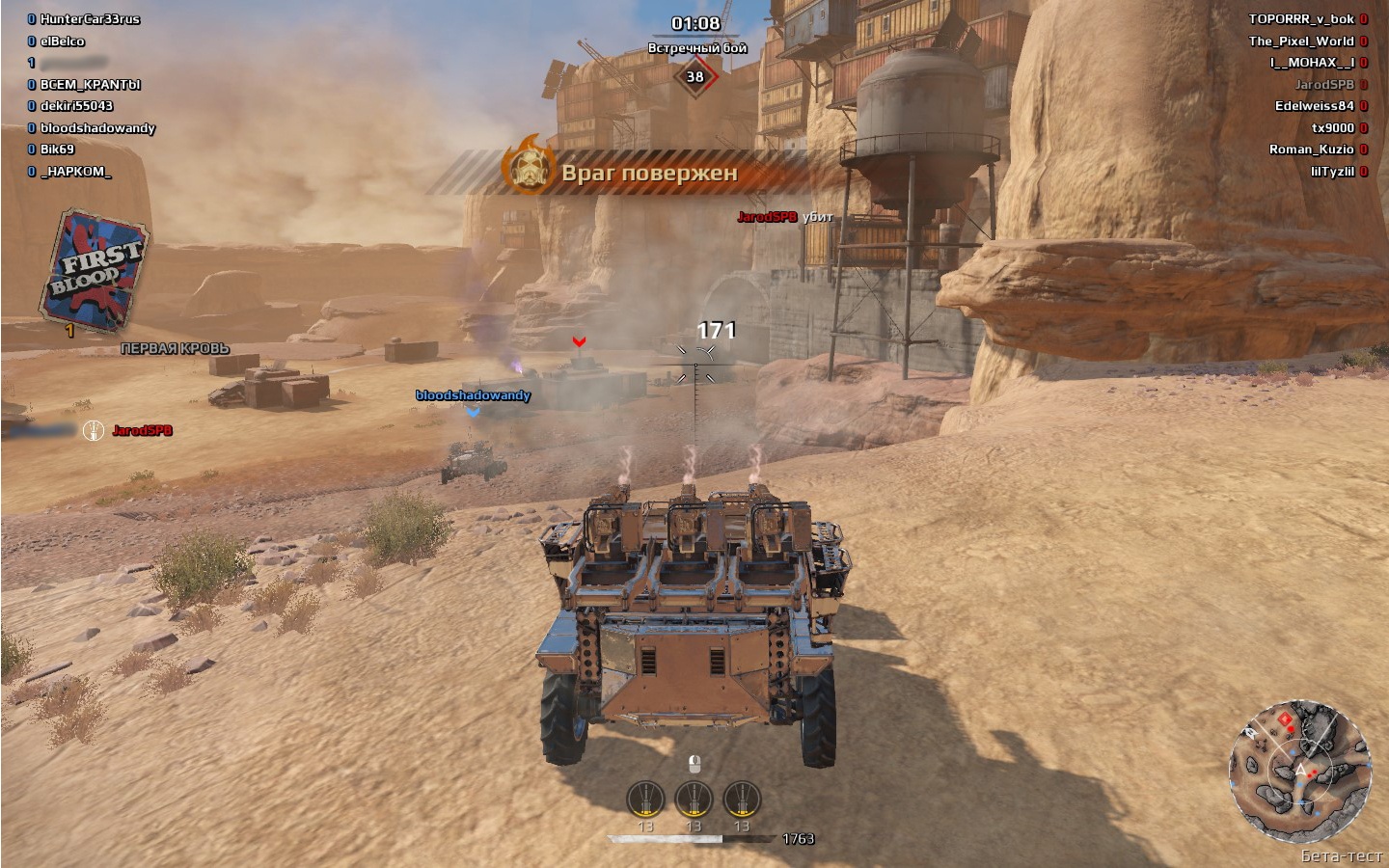Screen dimensions: 1389x868
Task: Click The_Pixel_World in the enemy list
Action: (1300, 41)
